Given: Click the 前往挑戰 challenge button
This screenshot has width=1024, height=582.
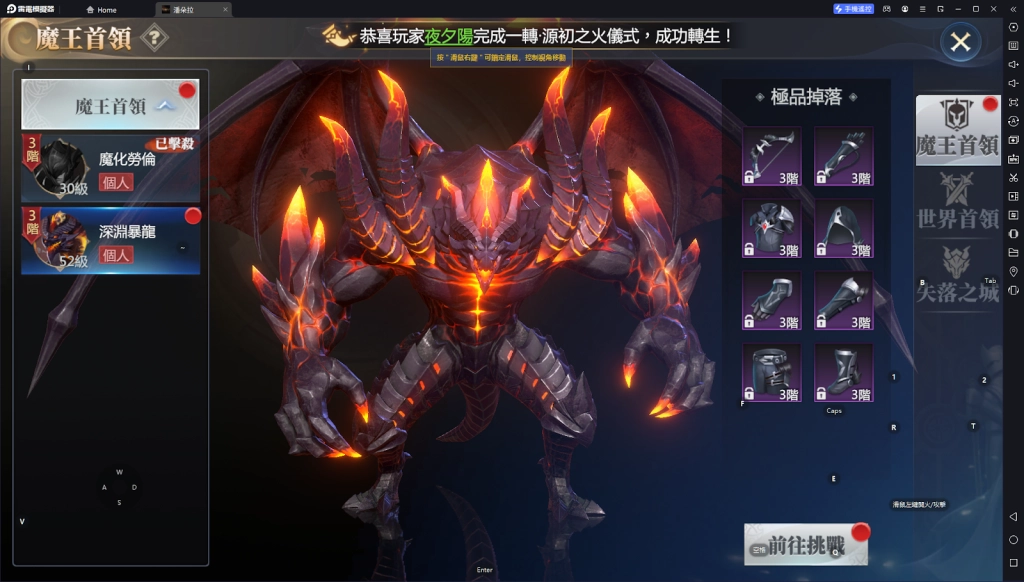Looking at the screenshot, I should [x=805, y=545].
